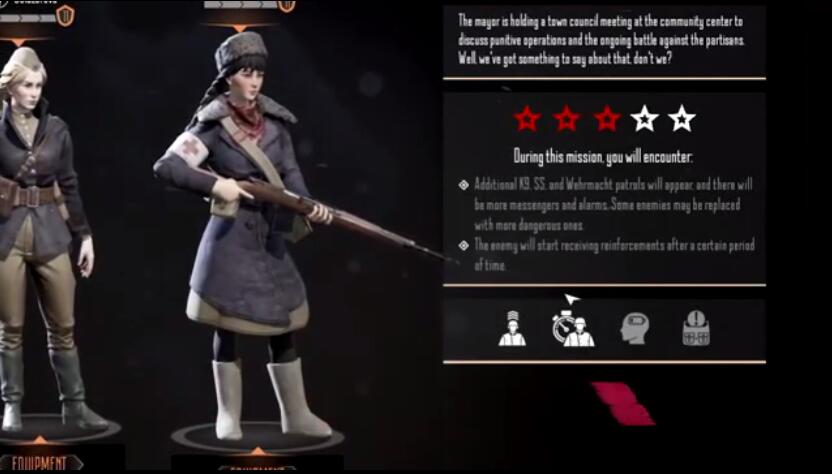Click the head with battery modifier icon
The width and height of the screenshot is (832, 474).
(635, 329)
